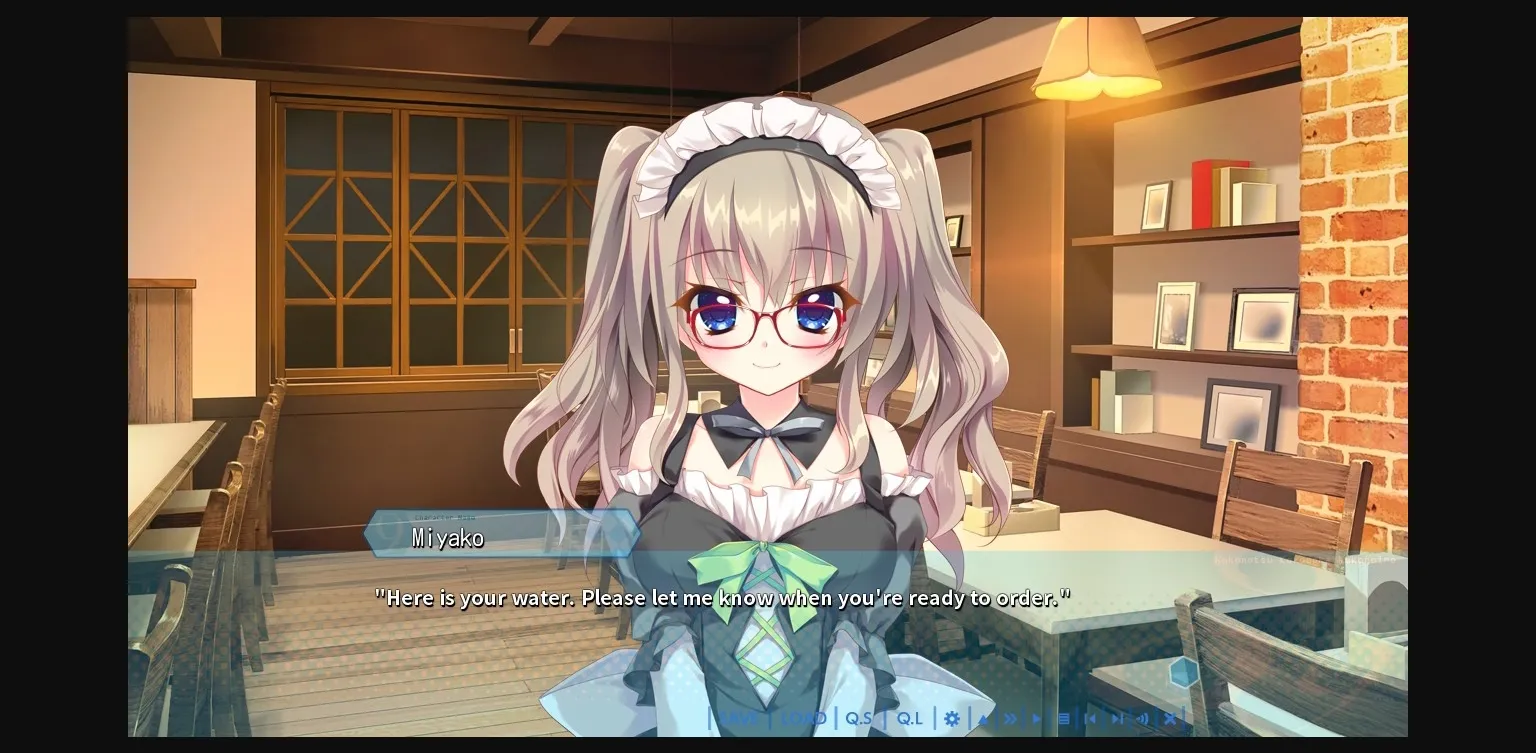This screenshot has width=1536, height=753.
Task: Click the blue hexagonal continue marker
Action: [1183, 674]
